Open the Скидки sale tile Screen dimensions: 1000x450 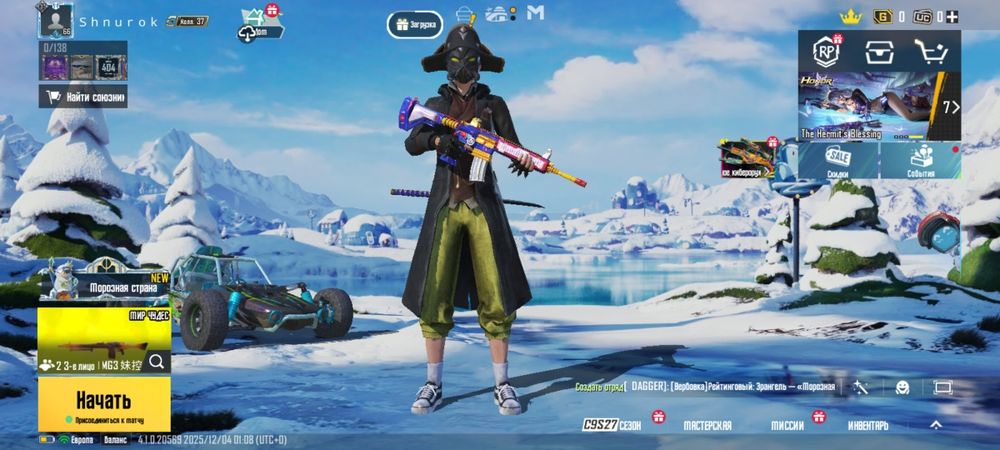(x=838, y=160)
